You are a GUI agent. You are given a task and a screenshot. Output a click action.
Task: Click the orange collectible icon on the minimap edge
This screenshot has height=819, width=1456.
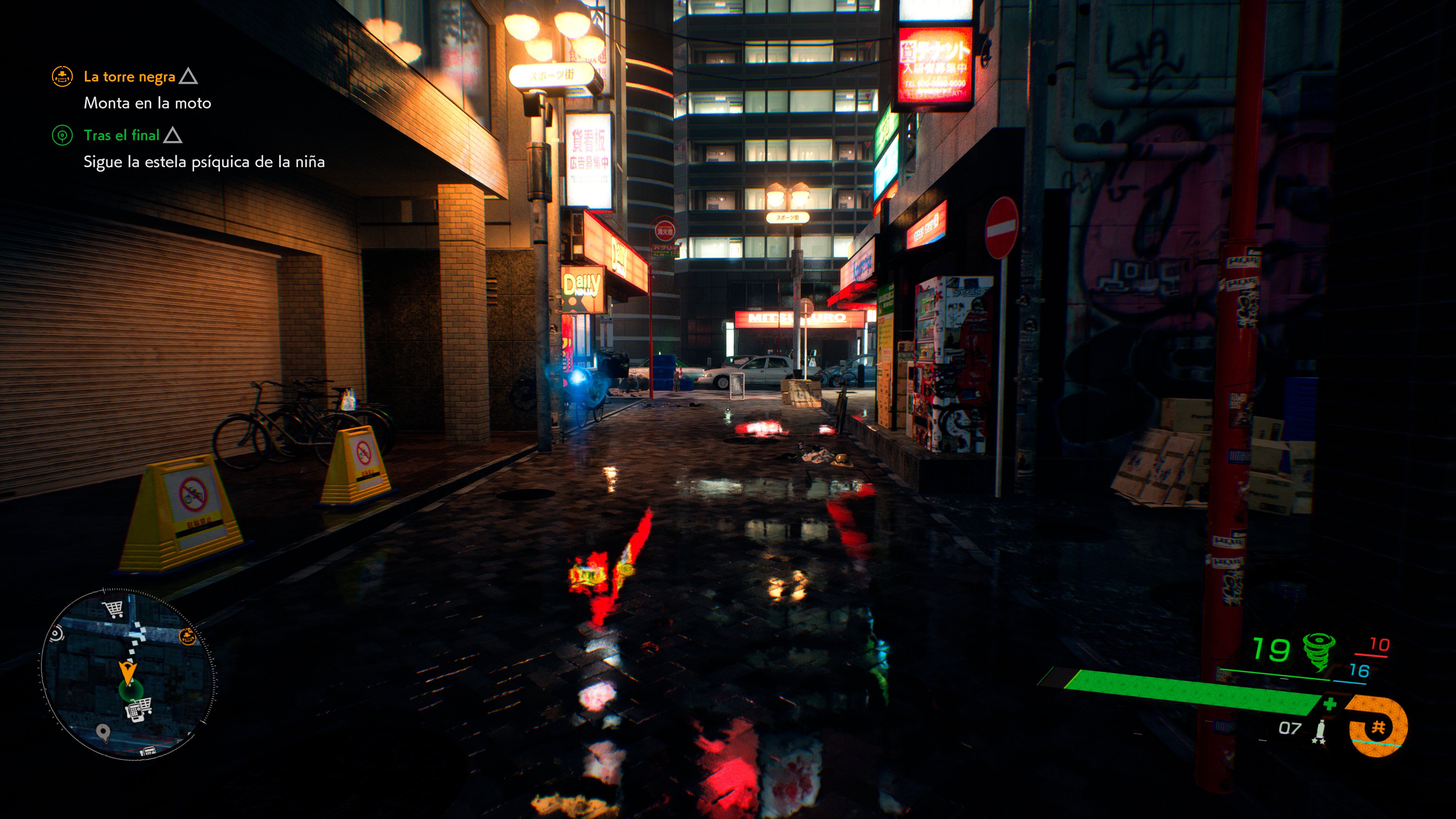[x=187, y=637]
